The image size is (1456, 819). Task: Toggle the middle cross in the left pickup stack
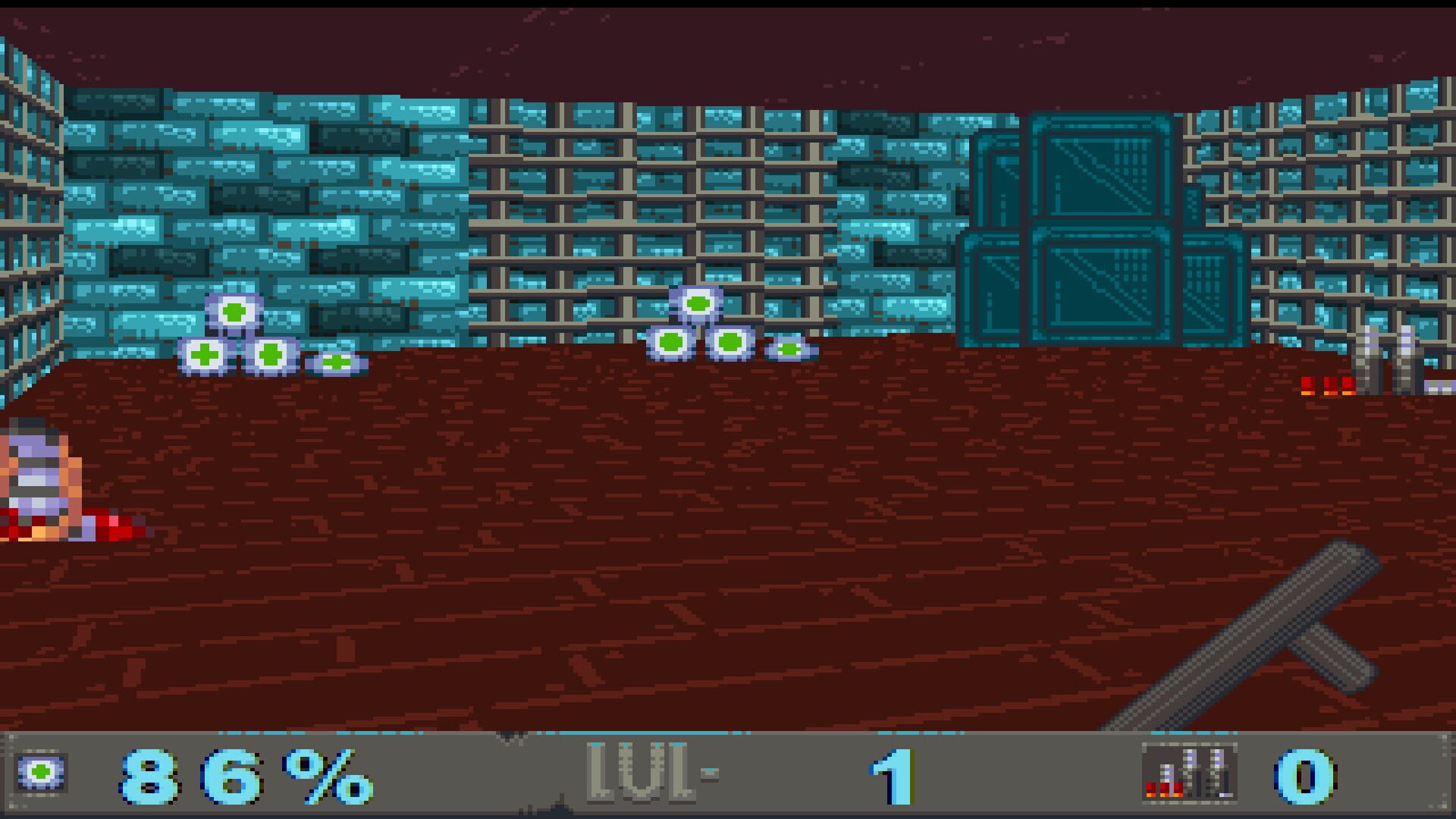(x=269, y=354)
